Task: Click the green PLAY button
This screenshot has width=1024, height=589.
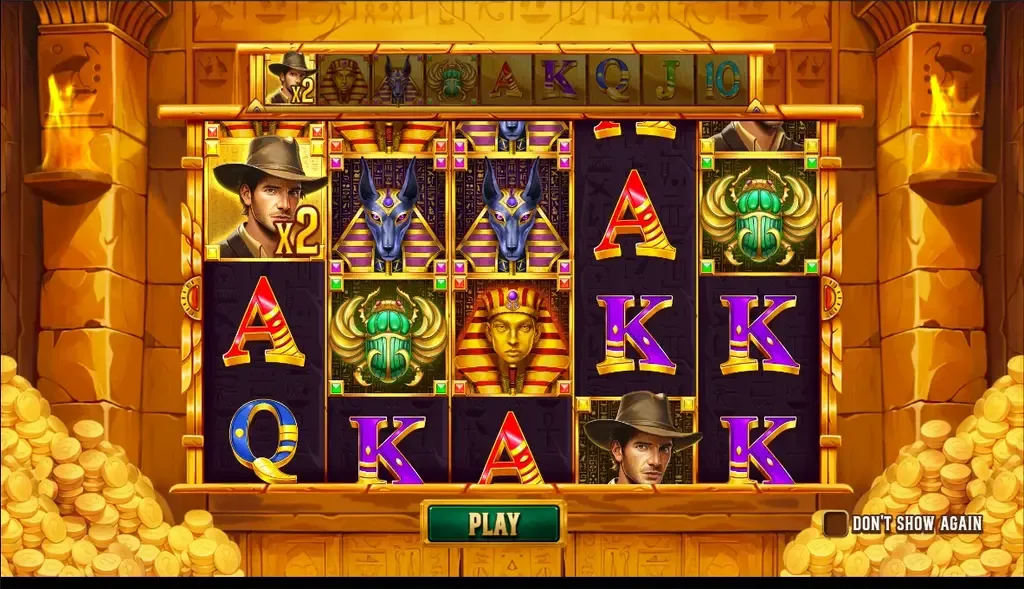Action: tap(494, 523)
